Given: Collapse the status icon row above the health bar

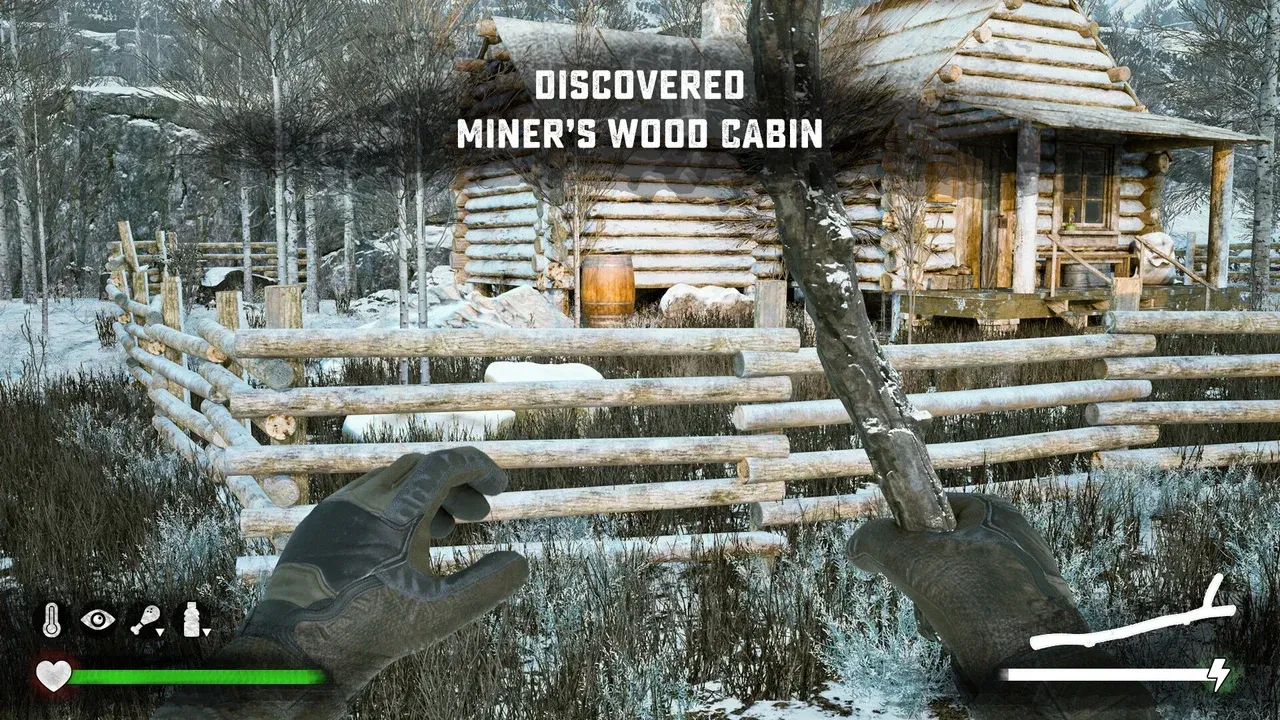Looking at the screenshot, I should 123,618.
